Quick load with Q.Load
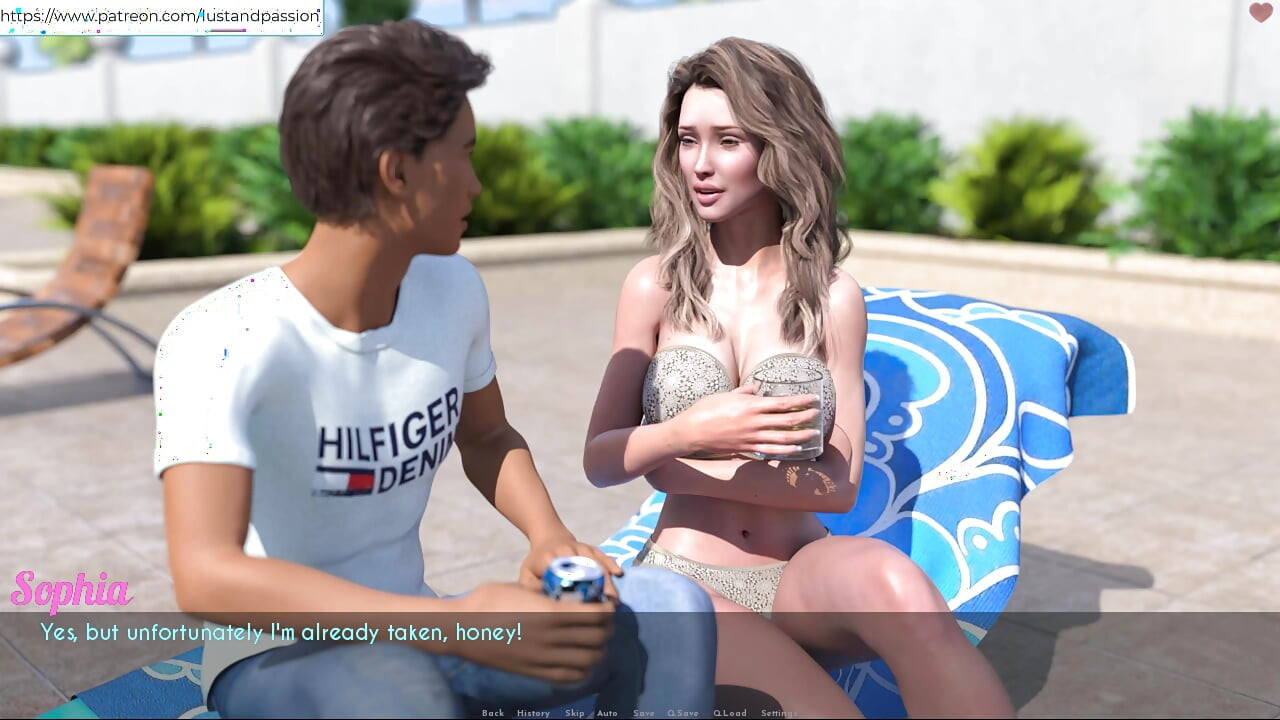 pyautogui.click(x=730, y=713)
